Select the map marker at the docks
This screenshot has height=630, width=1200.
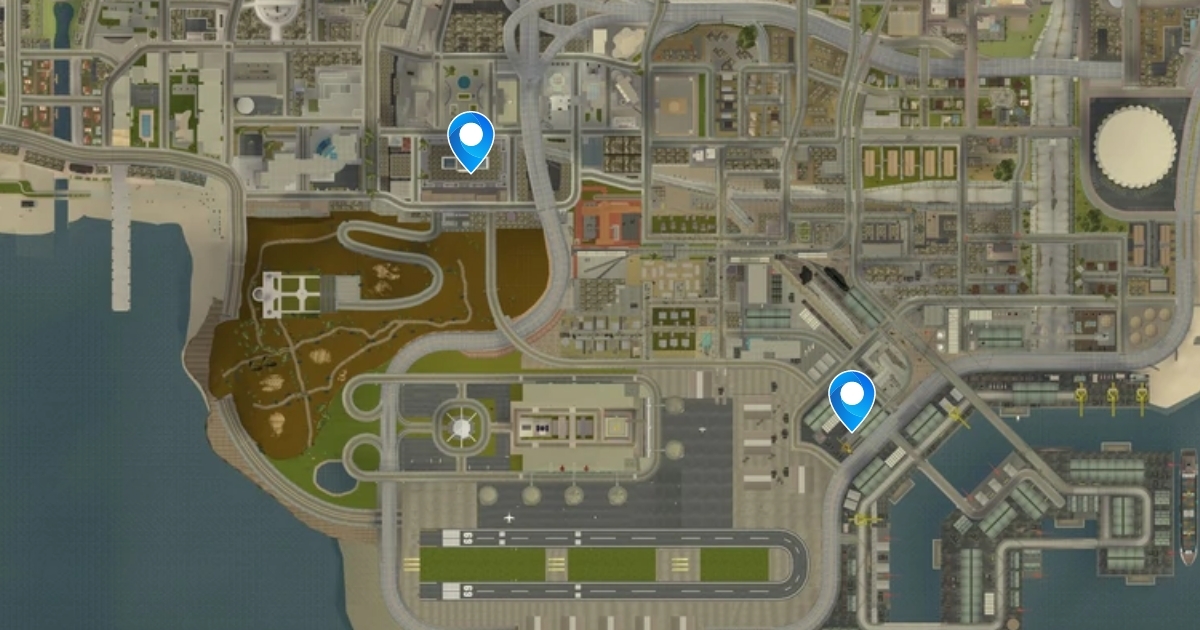[x=851, y=398]
